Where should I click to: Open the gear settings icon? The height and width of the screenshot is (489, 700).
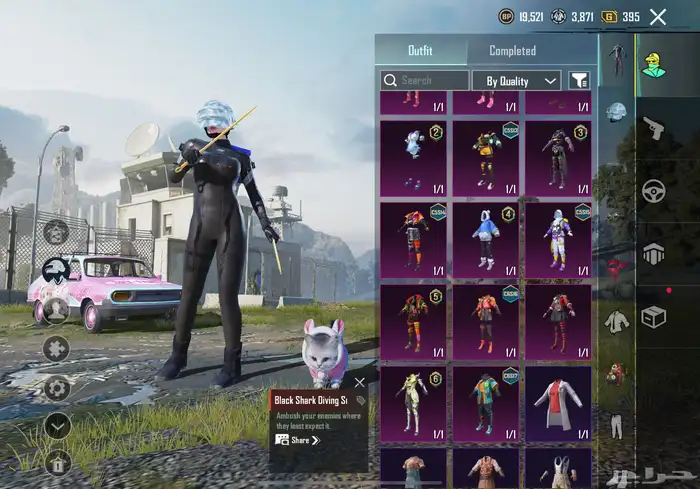(x=57, y=387)
